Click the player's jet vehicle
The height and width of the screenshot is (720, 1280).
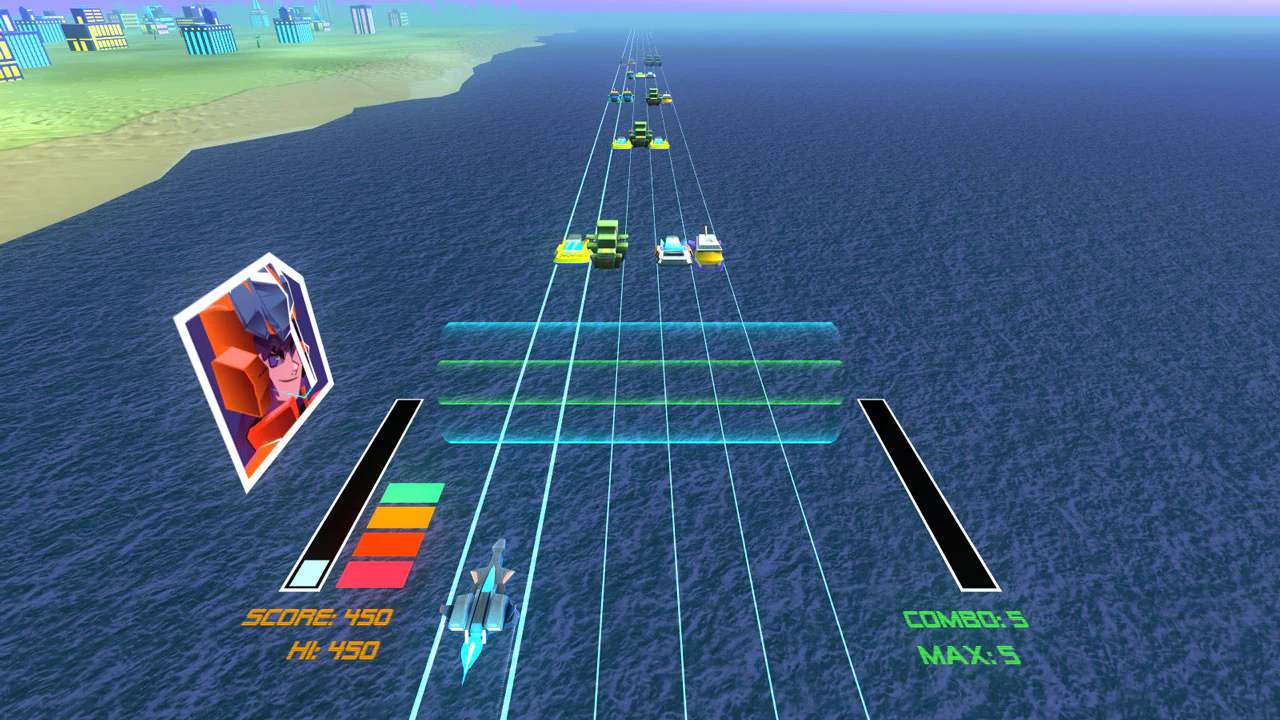(487, 610)
